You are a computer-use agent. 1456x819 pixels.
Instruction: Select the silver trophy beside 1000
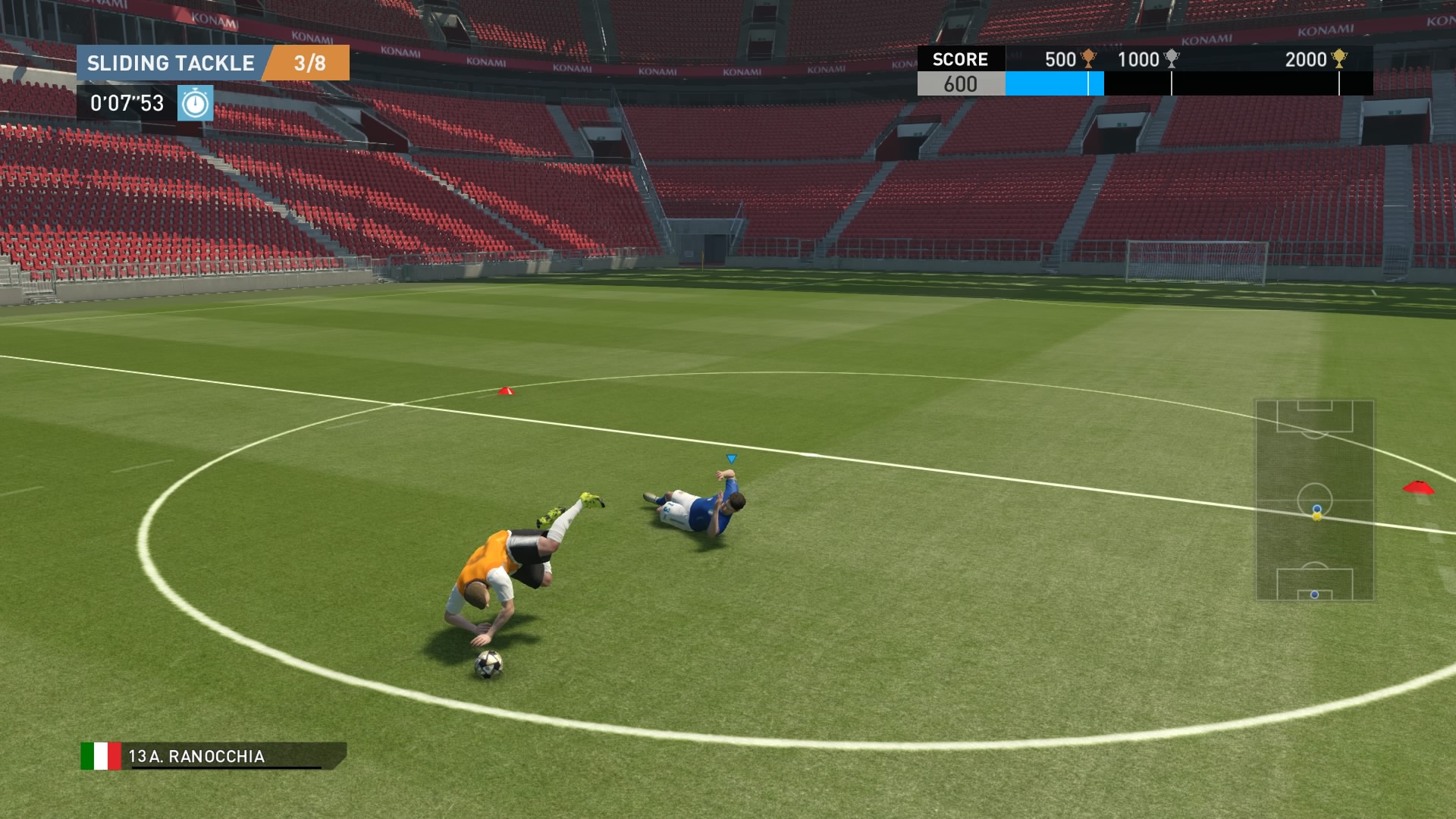point(1171,58)
